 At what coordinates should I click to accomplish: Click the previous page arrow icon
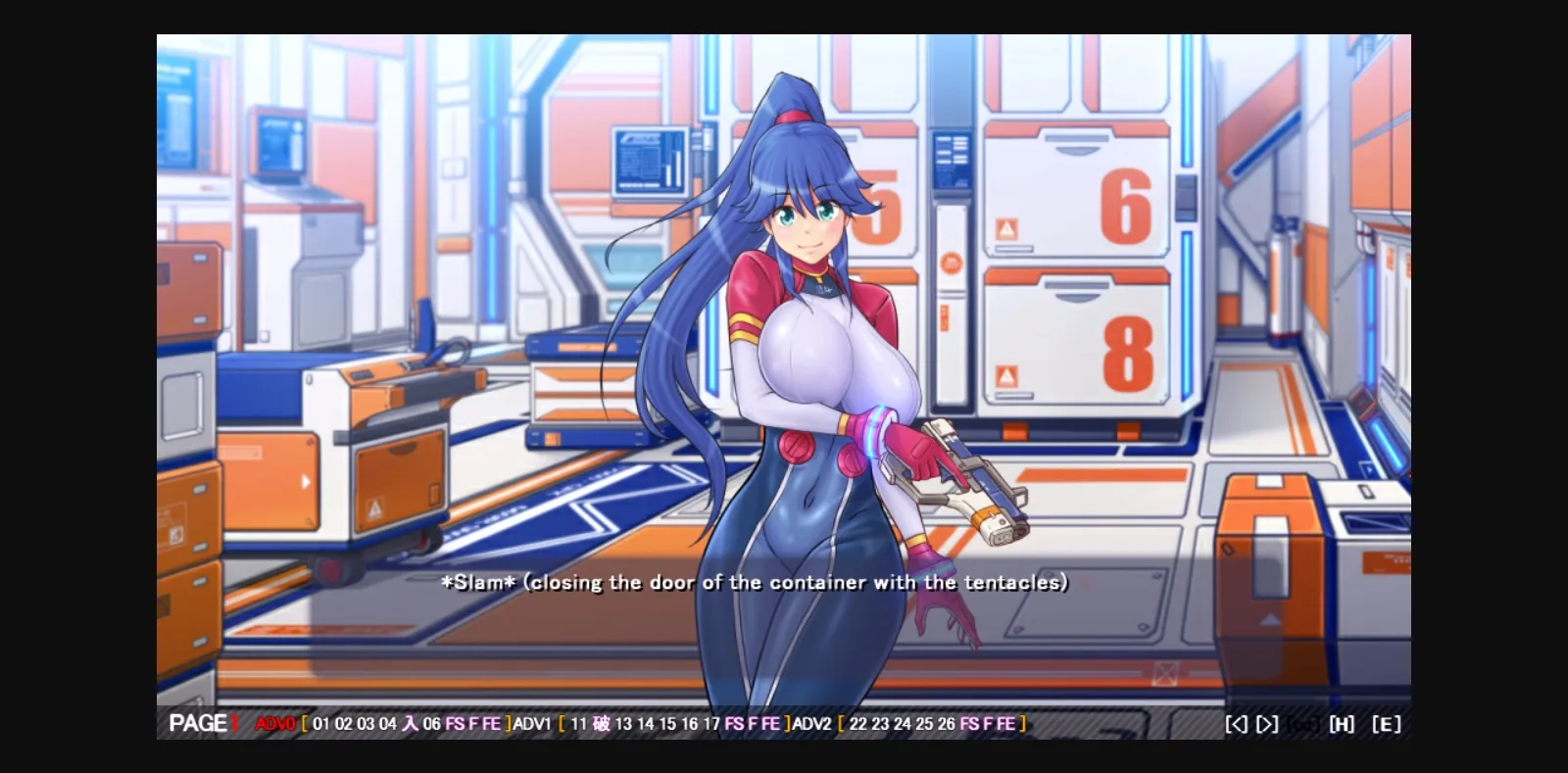pos(1236,723)
